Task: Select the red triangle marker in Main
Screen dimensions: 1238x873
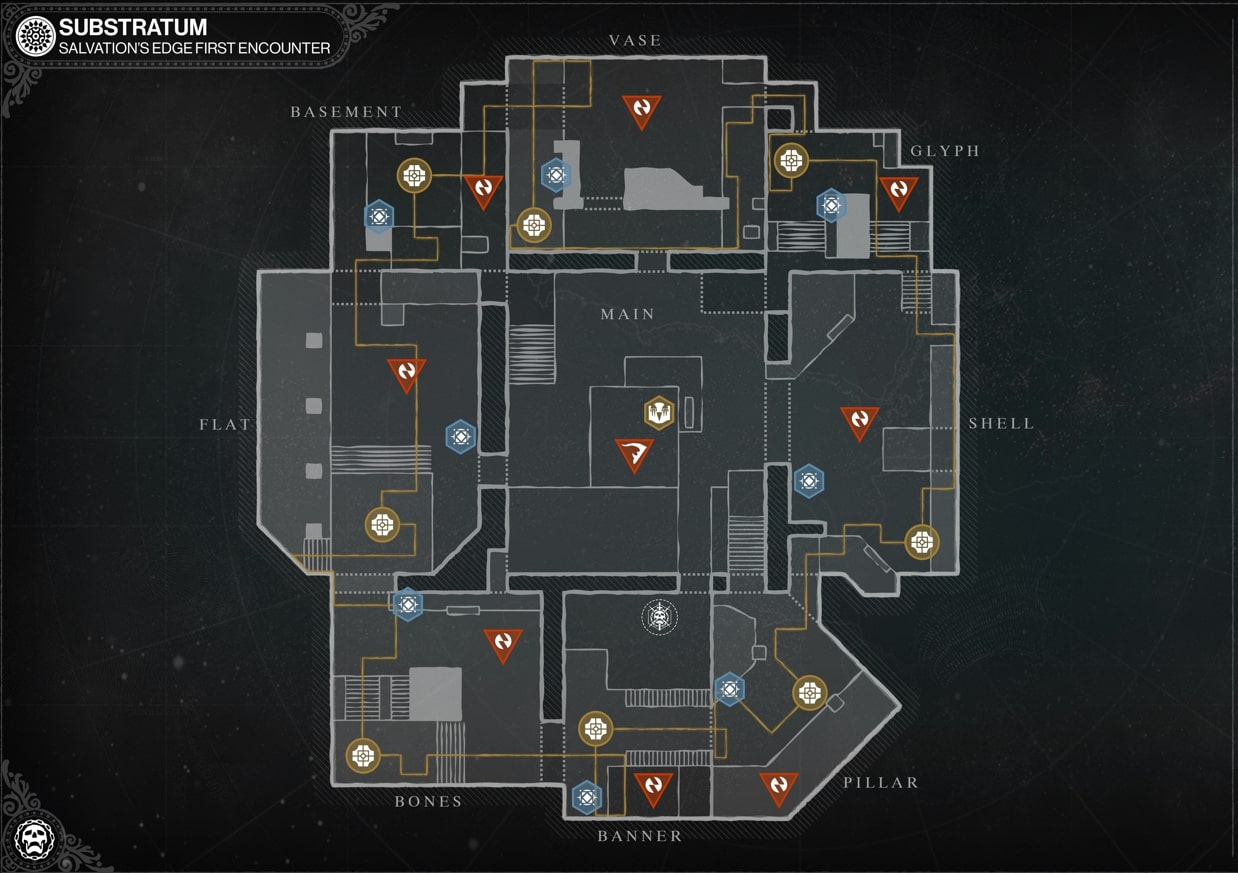Action: (x=634, y=454)
